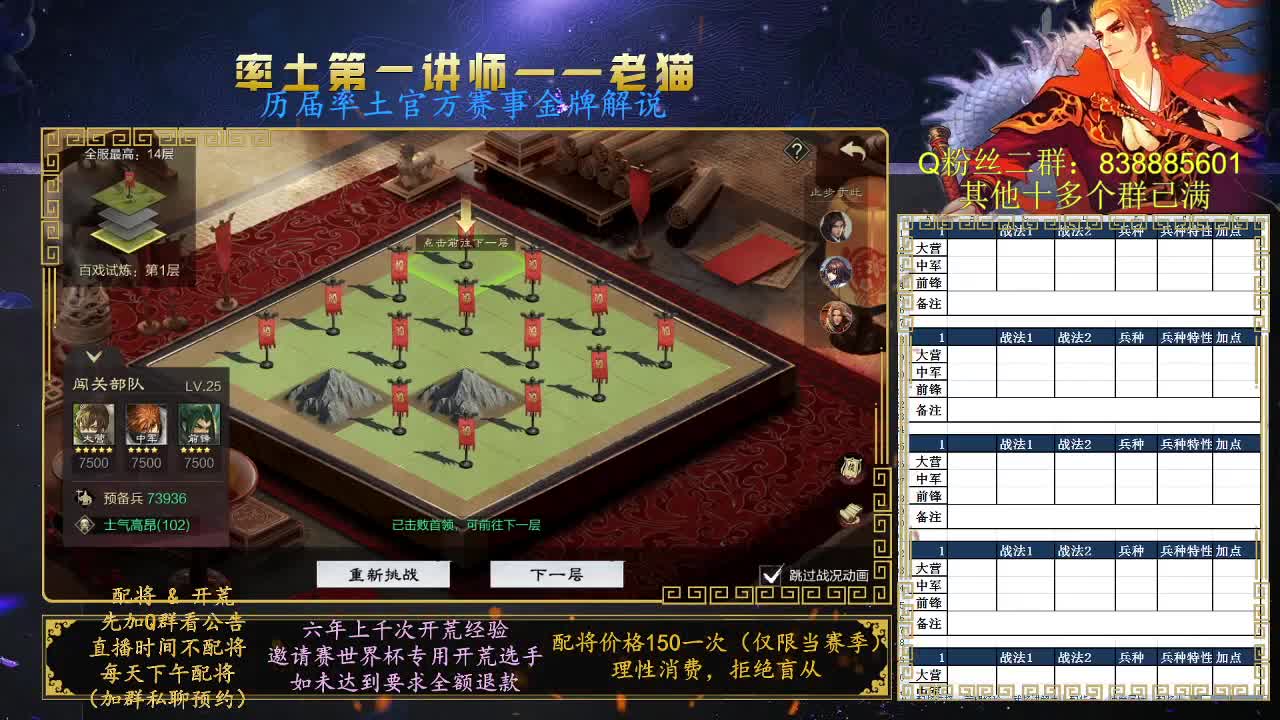Uncheck the 跳过战况动画 skip animation checkbox
This screenshot has height=720, width=1280.
pyautogui.click(x=769, y=573)
